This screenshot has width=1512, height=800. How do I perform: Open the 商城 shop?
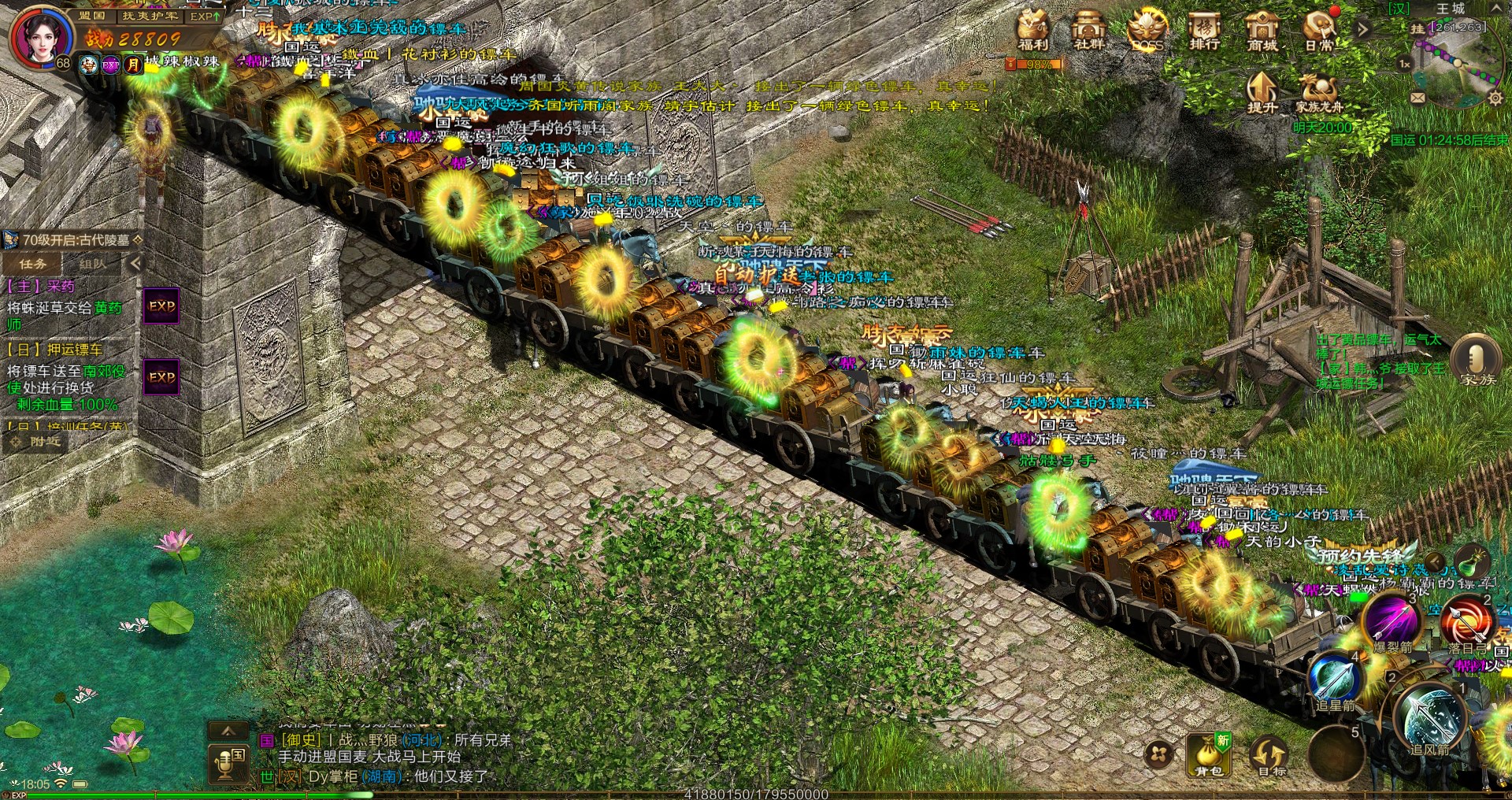point(1262,31)
